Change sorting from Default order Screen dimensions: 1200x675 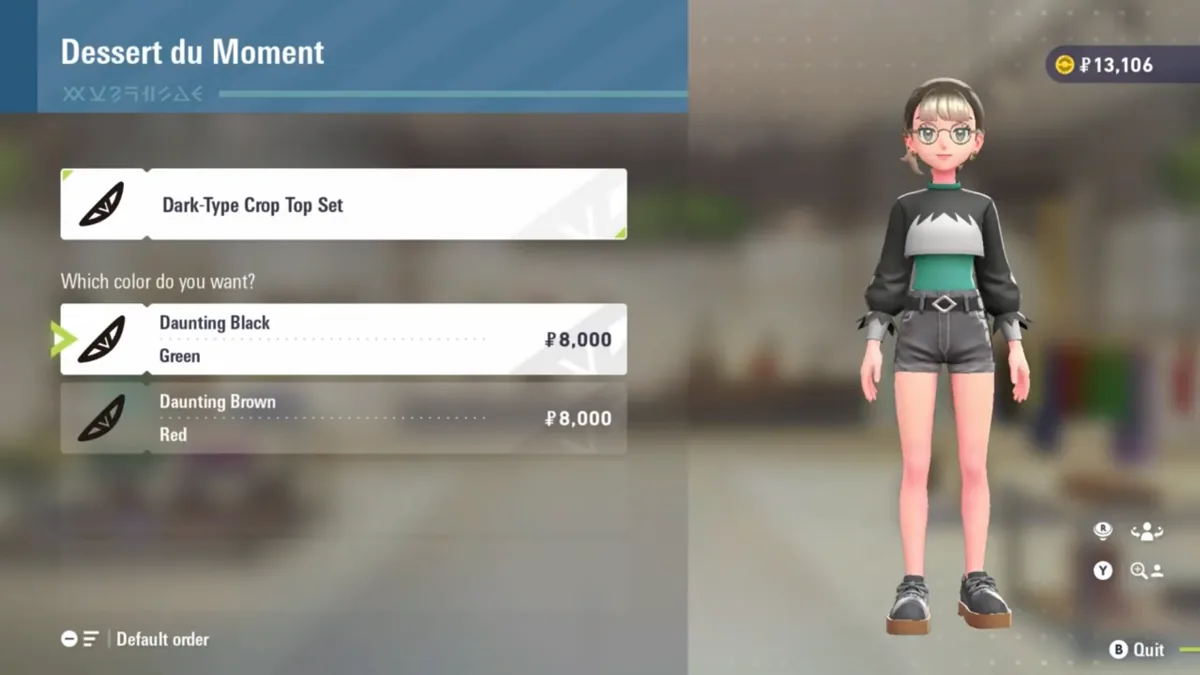(x=136, y=639)
